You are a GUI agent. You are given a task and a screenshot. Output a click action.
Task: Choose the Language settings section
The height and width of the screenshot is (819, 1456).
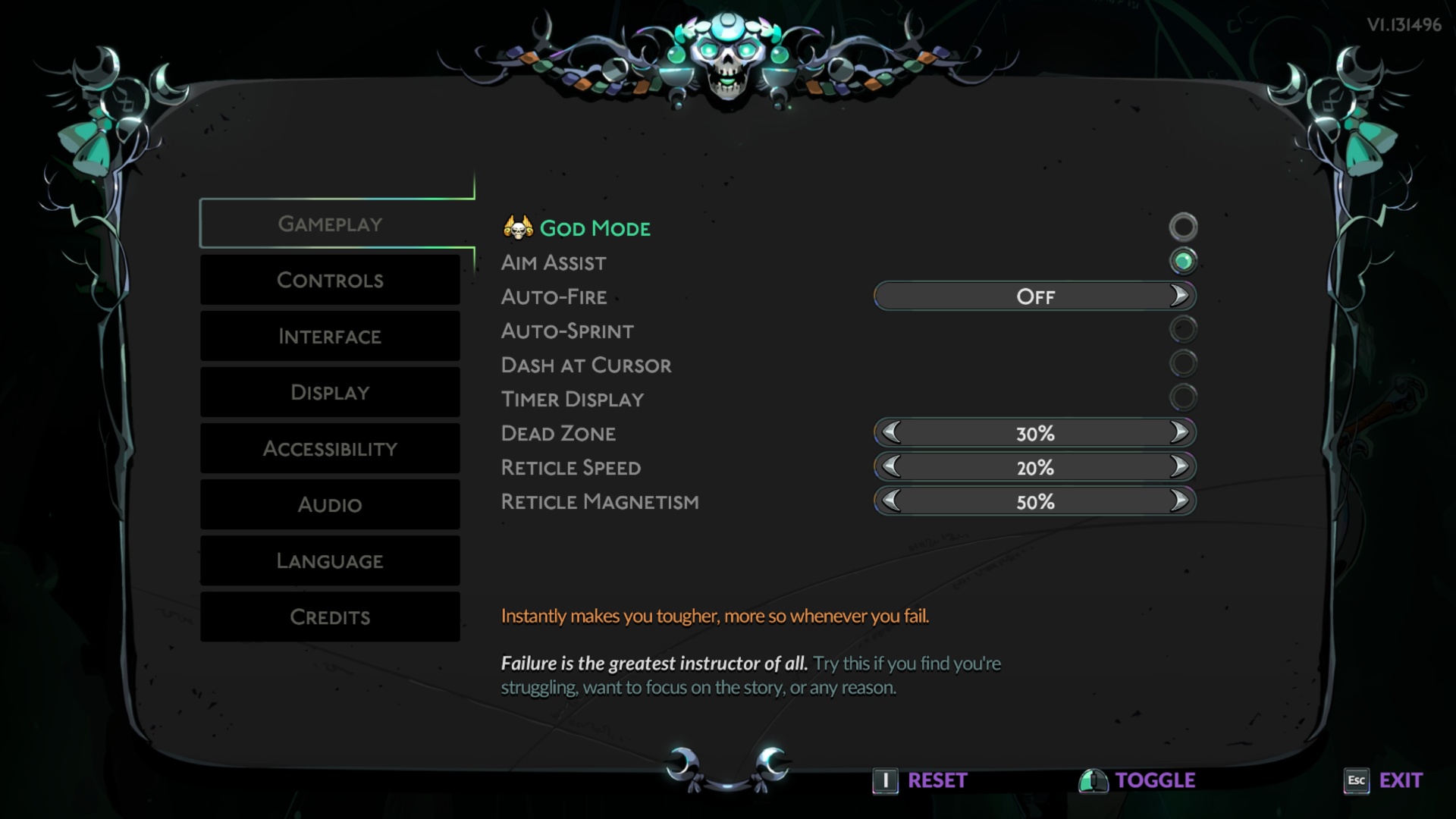click(x=330, y=560)
